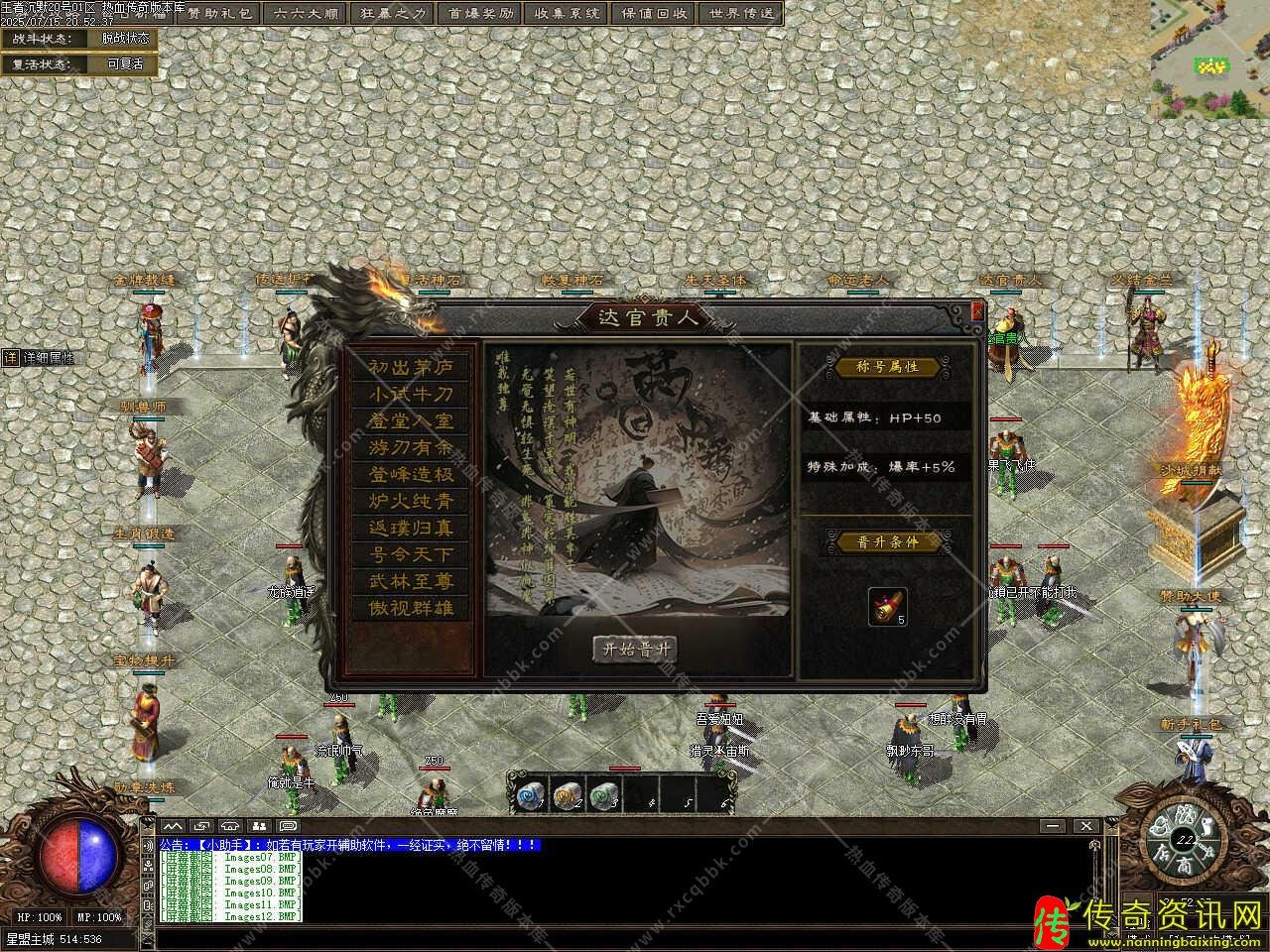This screenshot has height=952, width=1270.
Task: Pick the 游刃有余 rank entry
Action: point(411,447)
